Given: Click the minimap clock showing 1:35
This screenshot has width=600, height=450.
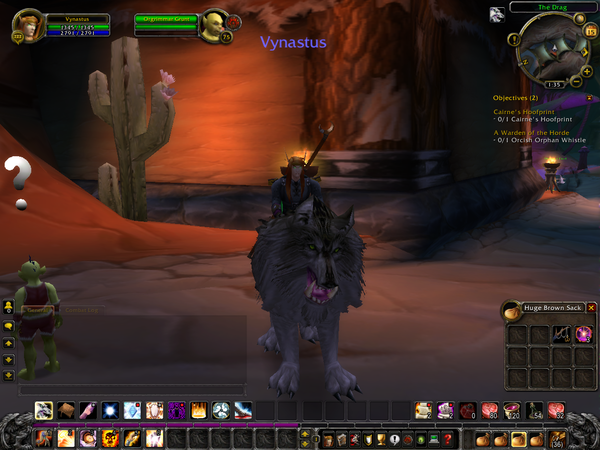Looking at the screenshot, I should coord(552,85).
